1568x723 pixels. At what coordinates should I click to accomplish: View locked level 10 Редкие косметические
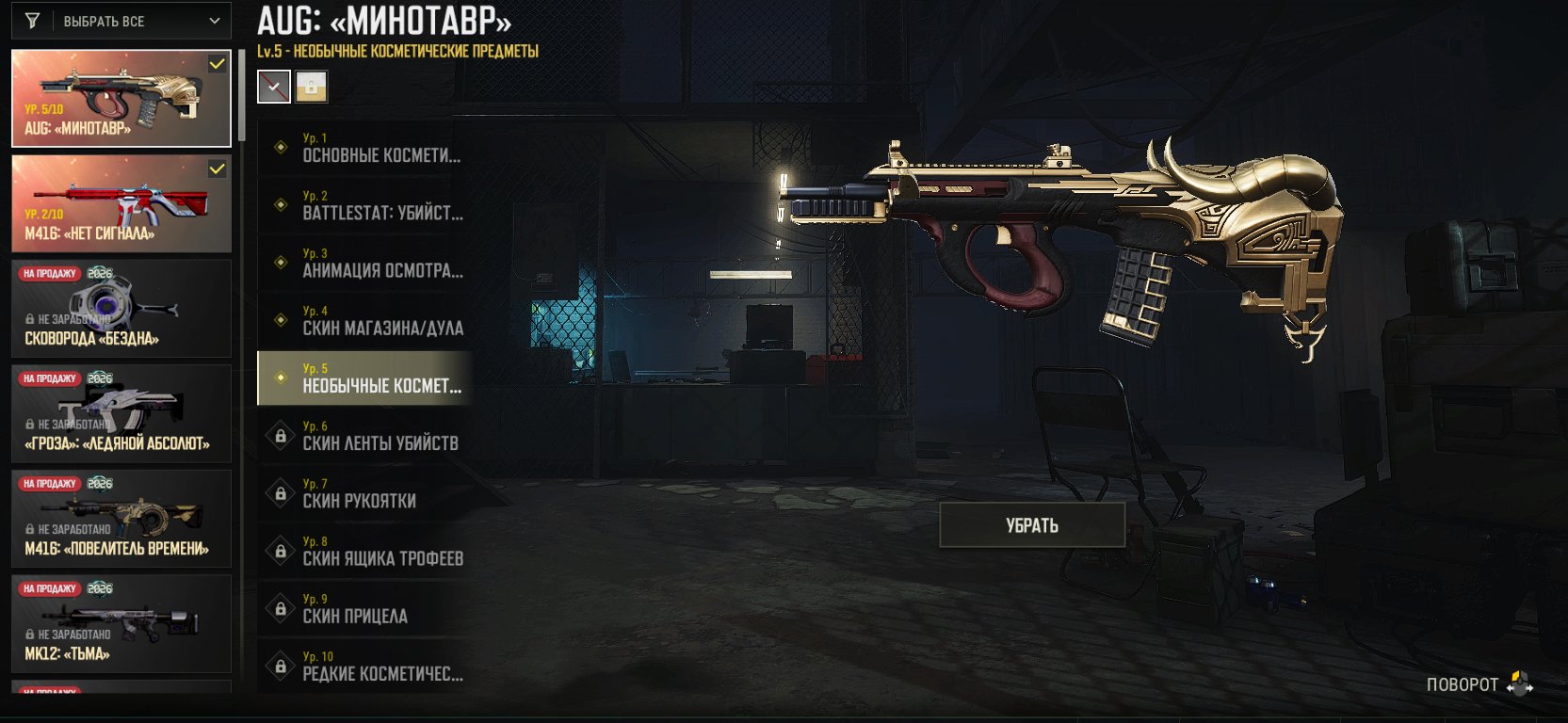click(x=365, y=666)
